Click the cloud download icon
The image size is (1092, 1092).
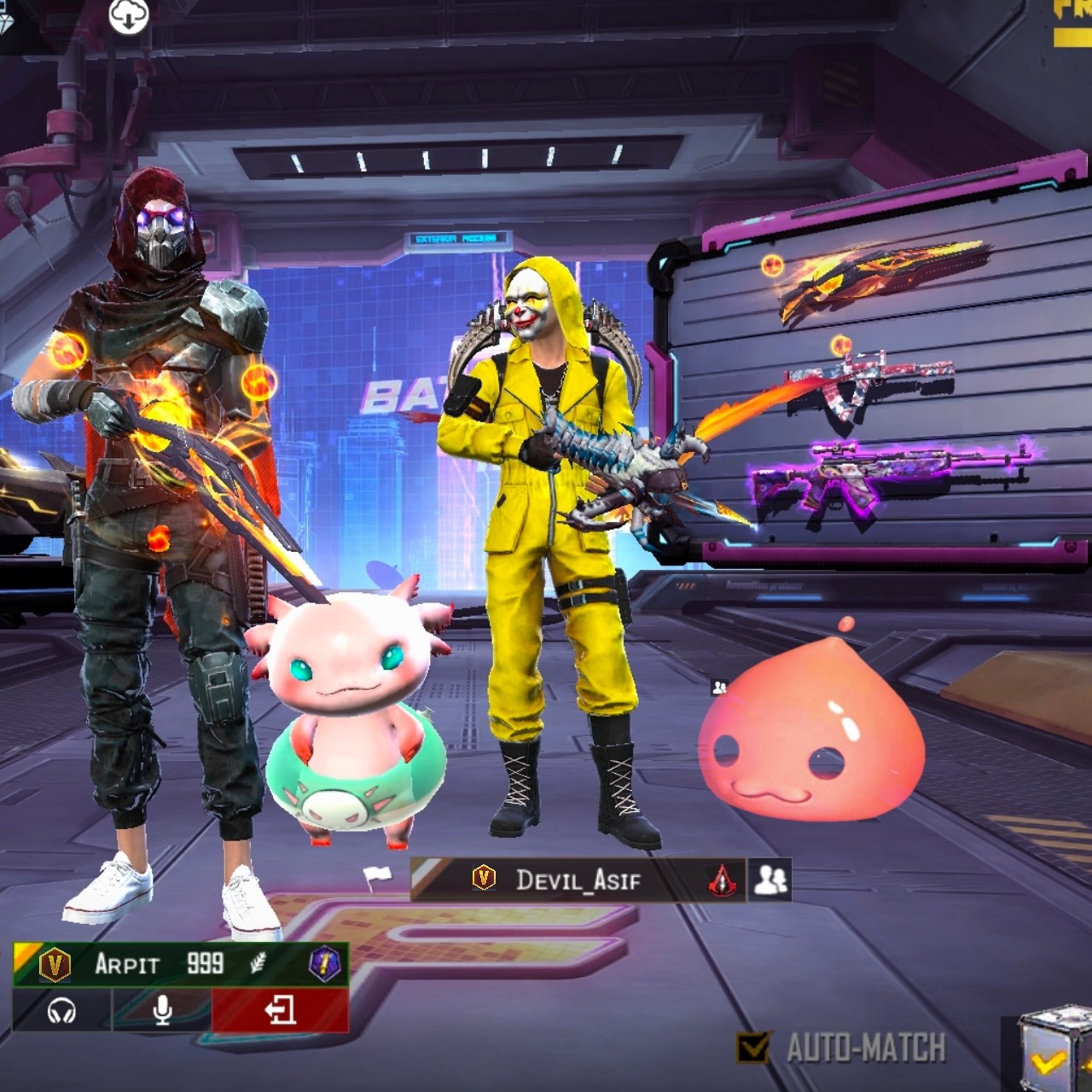click(129, 16)
